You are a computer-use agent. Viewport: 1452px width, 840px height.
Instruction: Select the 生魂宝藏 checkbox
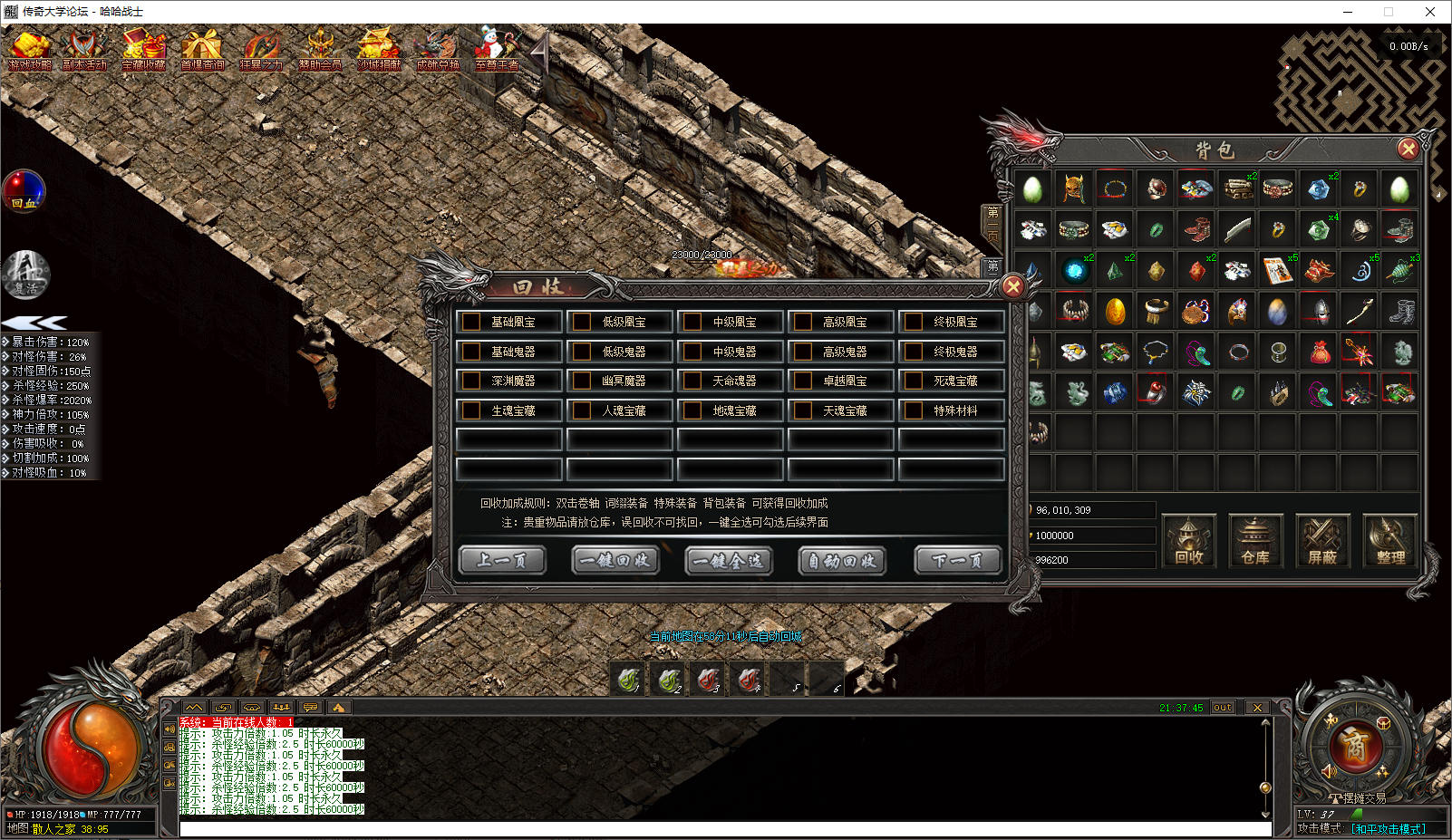pos(472,410)
